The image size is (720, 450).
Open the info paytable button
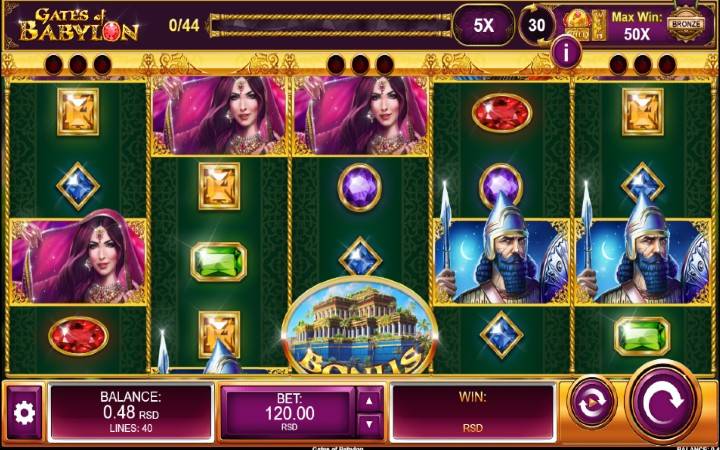(567, 52)
